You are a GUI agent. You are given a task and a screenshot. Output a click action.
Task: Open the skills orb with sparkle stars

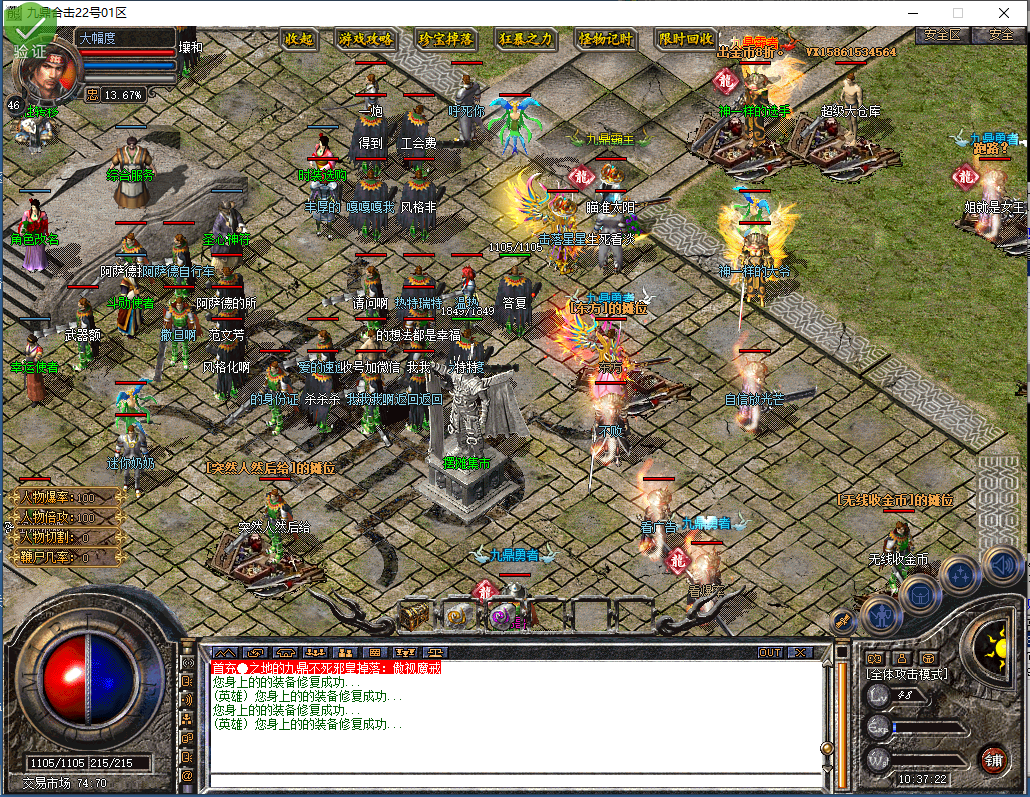(961, 574)
